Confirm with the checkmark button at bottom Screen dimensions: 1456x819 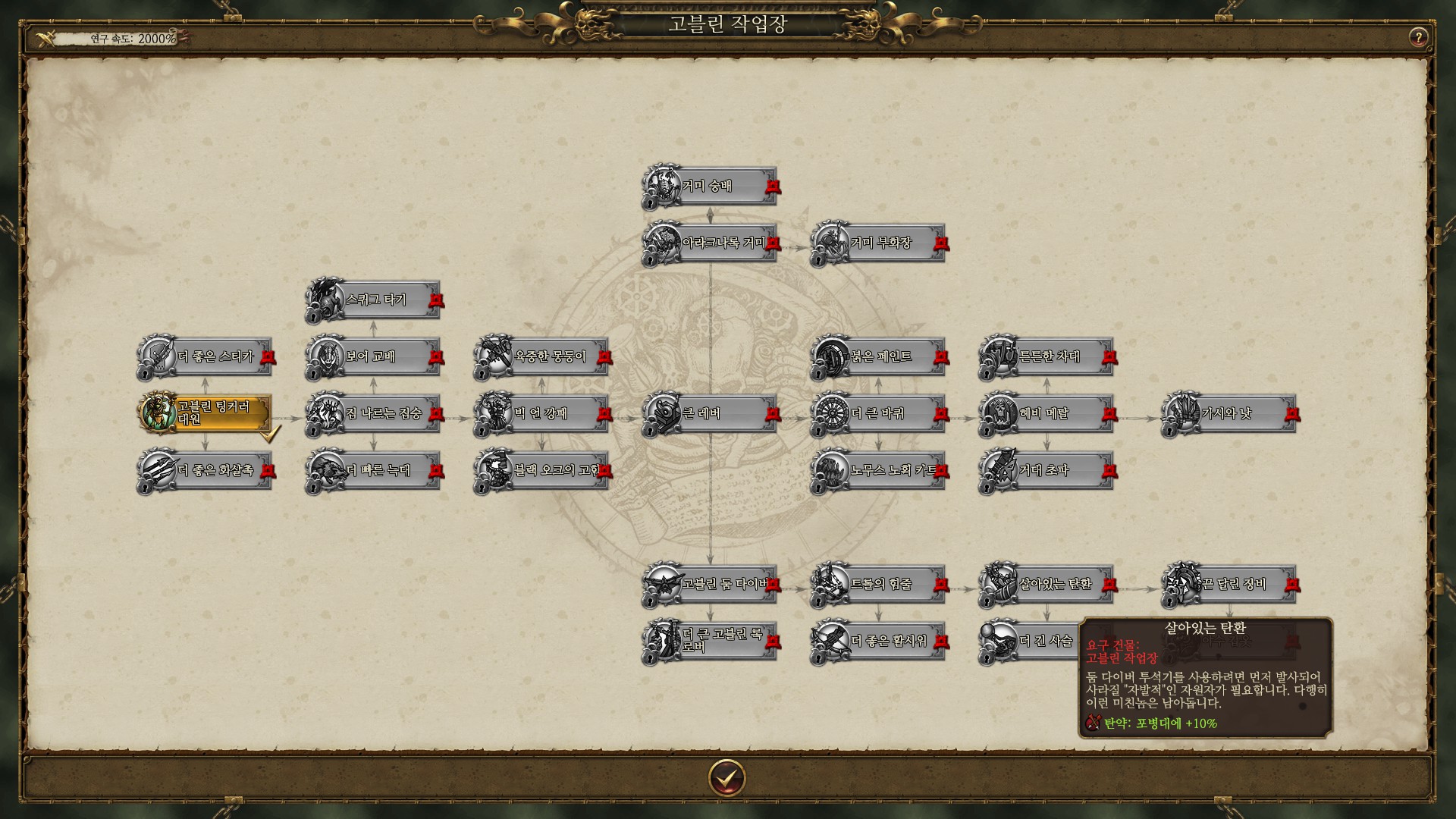pyautogui.click(x=726, y=777)
